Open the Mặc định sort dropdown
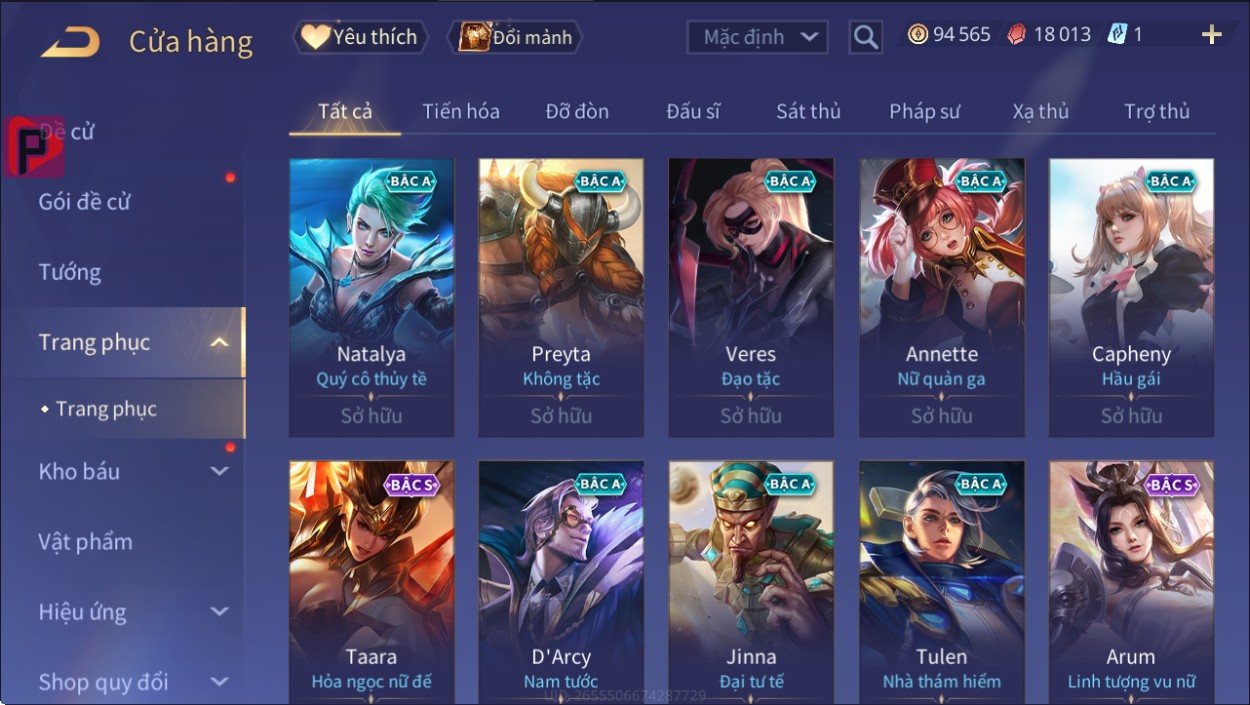This screenshot has height=705, width=1250. coord(758,38)
